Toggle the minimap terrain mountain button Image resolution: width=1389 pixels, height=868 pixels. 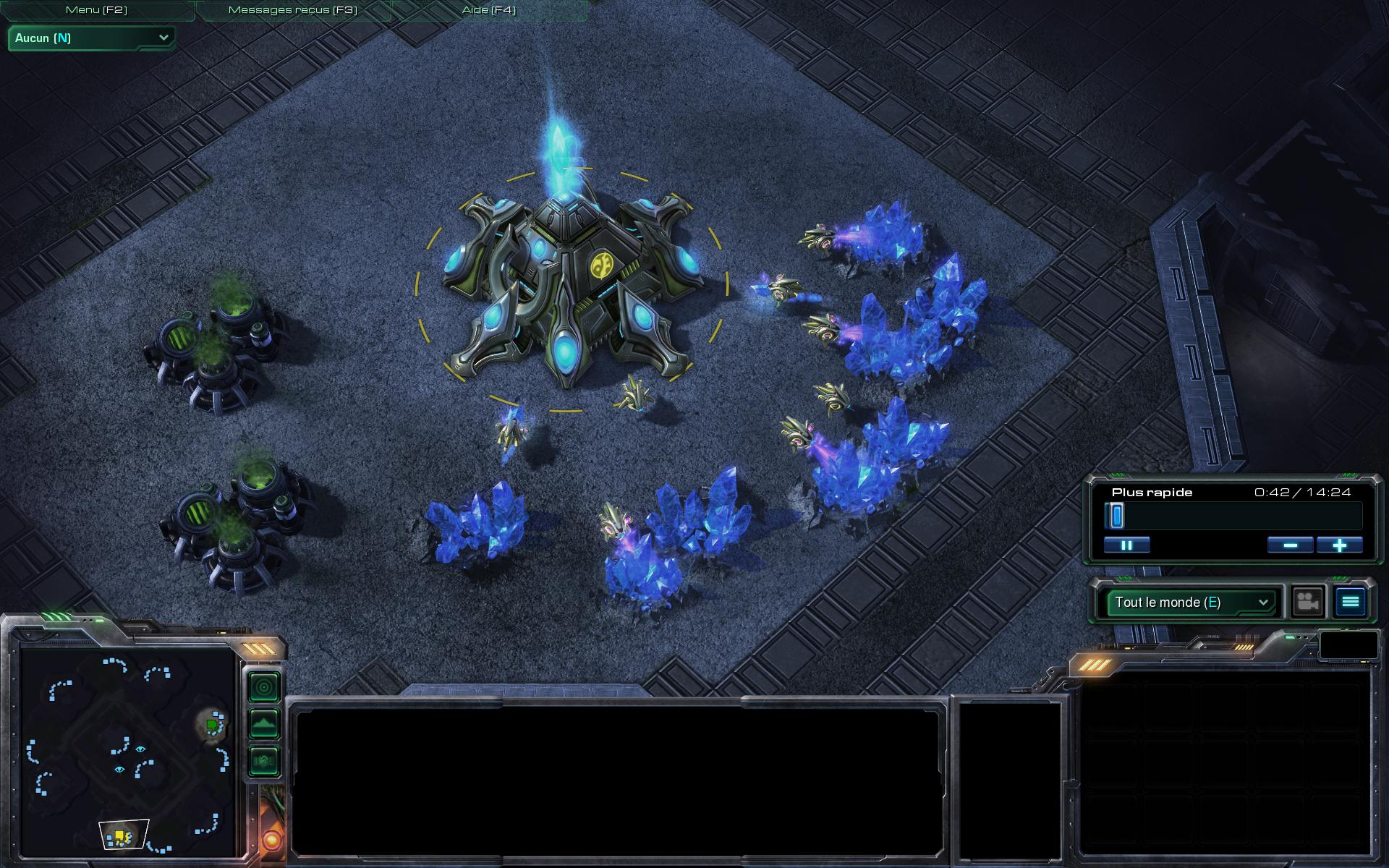click(264, 723)
